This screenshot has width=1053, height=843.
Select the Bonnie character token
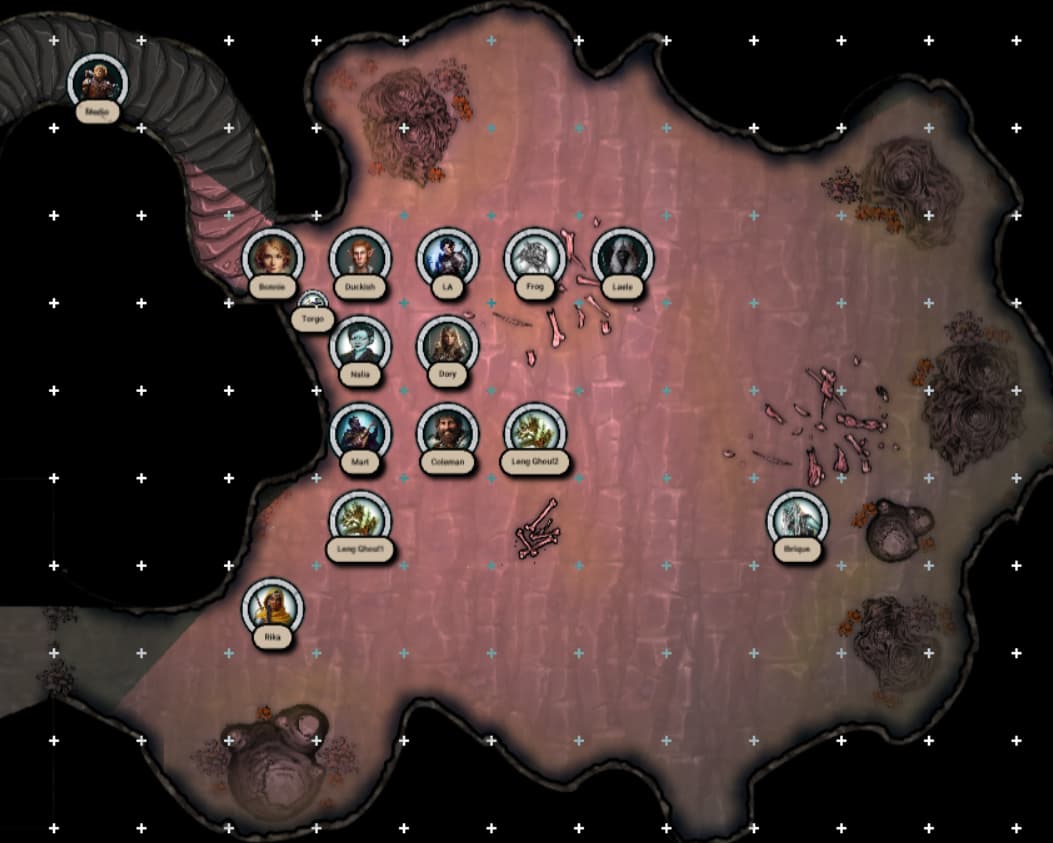click(272, 258)
